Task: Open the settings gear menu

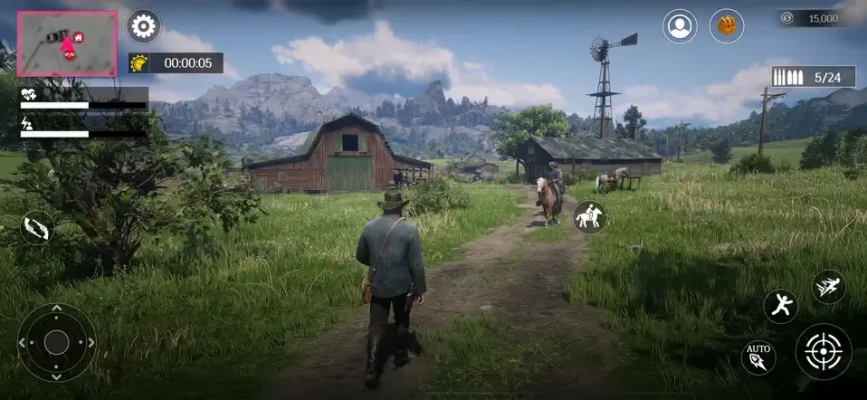Action: click(x=144, y=26)
